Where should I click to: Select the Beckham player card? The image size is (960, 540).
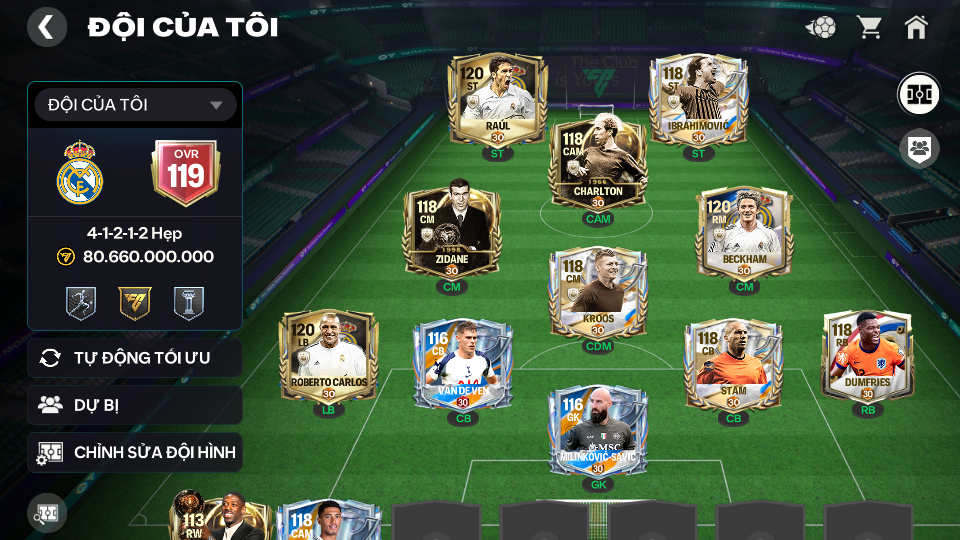[744, 233]
